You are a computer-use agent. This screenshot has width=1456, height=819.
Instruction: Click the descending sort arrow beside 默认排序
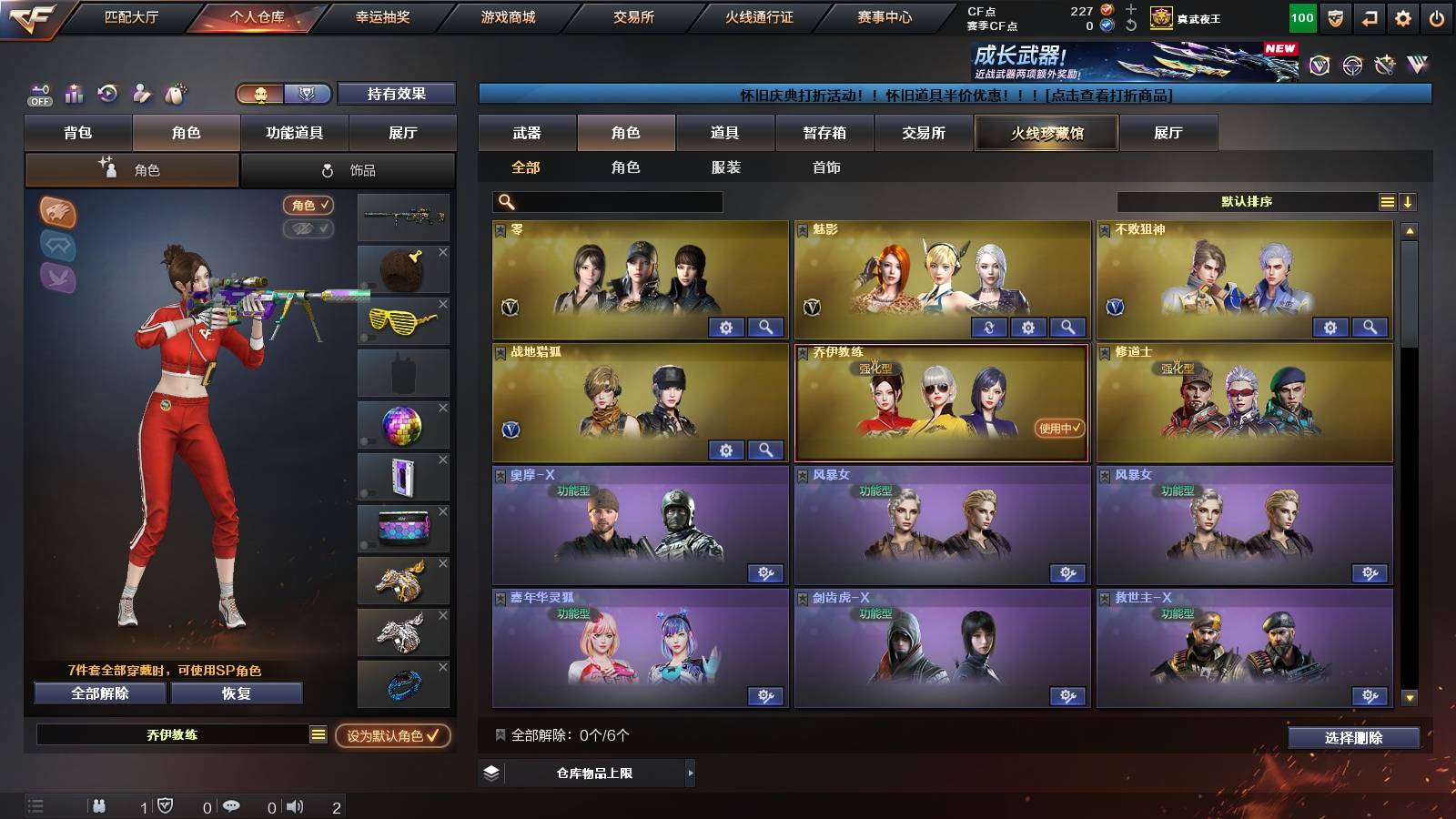tap(1410, 201)
